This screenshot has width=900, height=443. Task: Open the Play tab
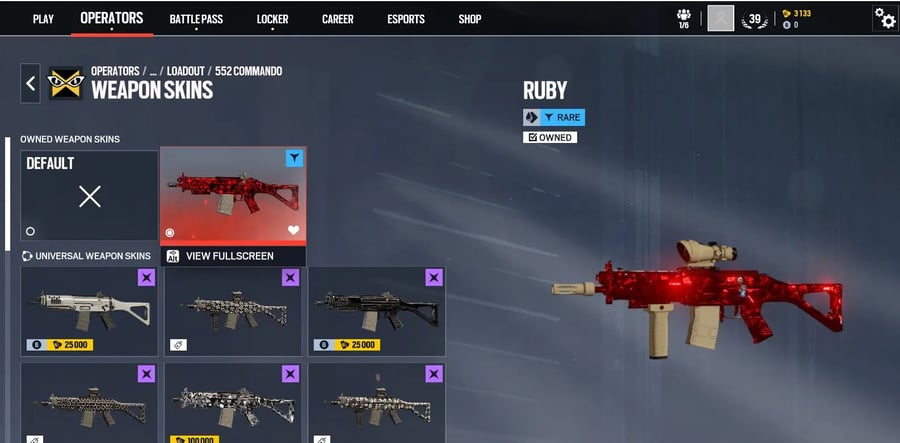click(43, 19)
